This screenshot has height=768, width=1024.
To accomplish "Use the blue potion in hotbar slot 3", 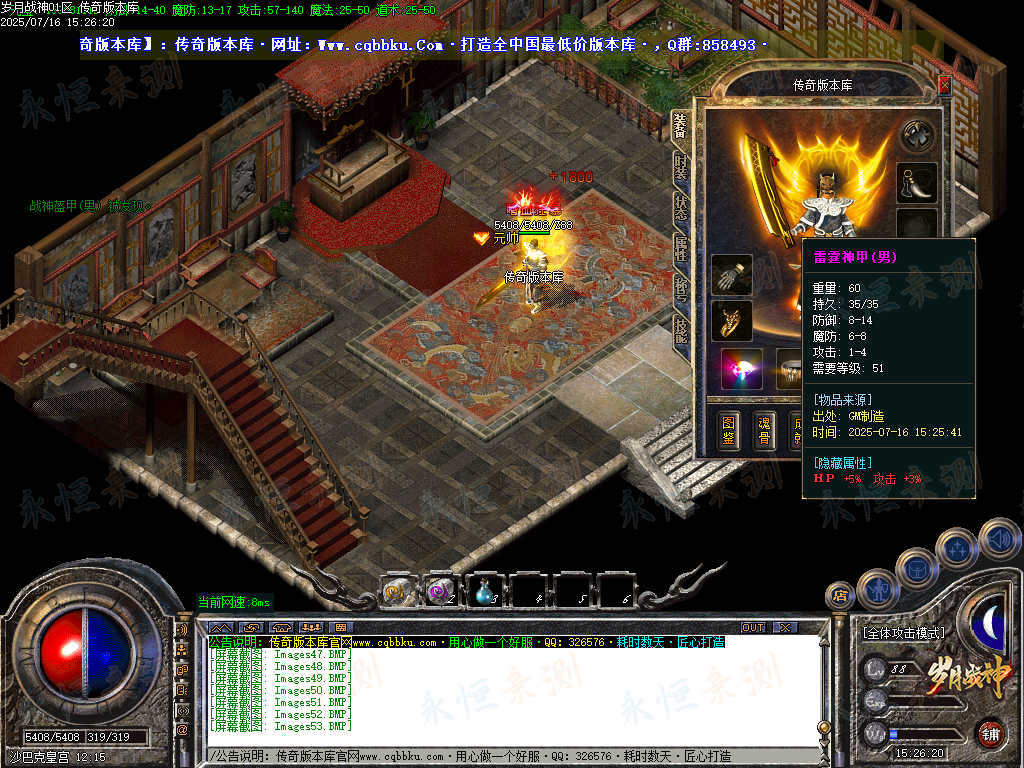I will pos(485,590).
